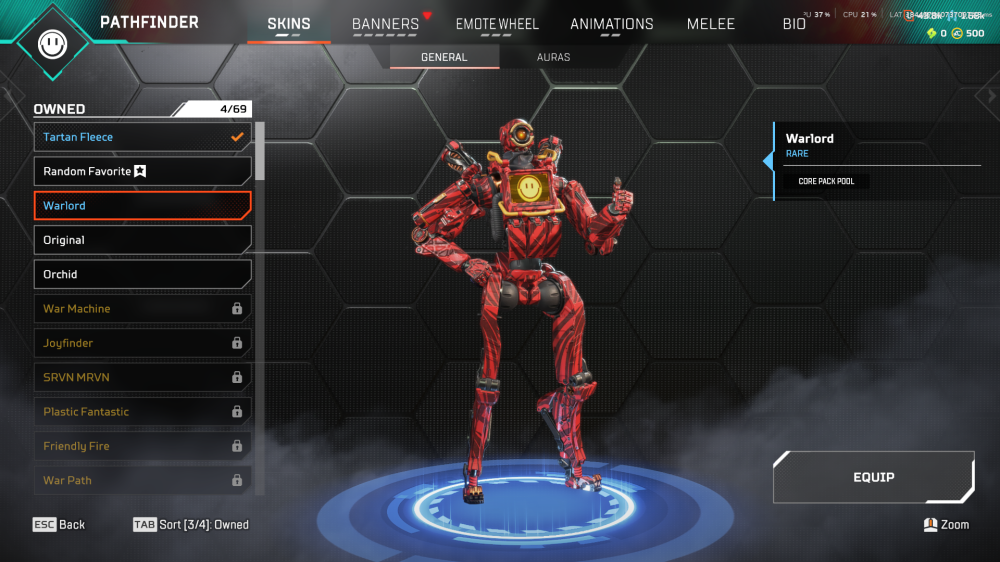This screenshot has width=1000, height=562.
Task: Open Pathfinder's Bio tab
Action: [794, 24]
